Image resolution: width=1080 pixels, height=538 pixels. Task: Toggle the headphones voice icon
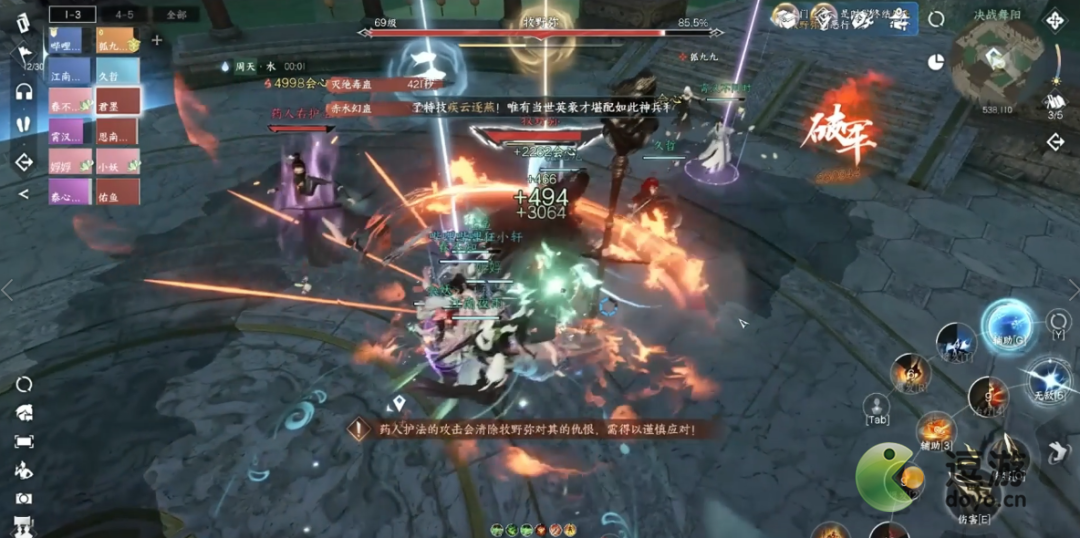pos(24,92)
